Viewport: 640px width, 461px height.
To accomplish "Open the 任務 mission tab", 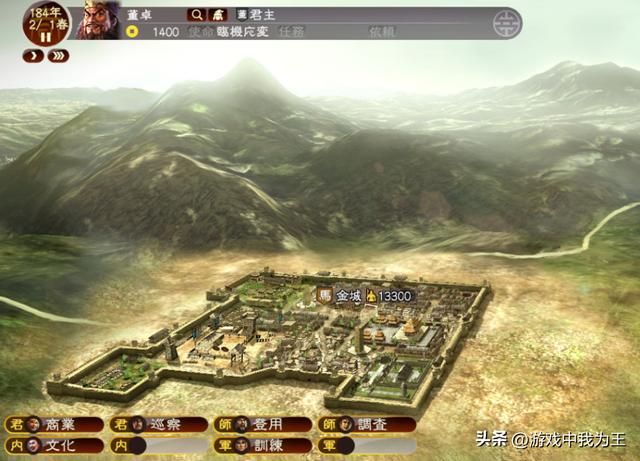I will pyautogui.click(x=292, y=32).
